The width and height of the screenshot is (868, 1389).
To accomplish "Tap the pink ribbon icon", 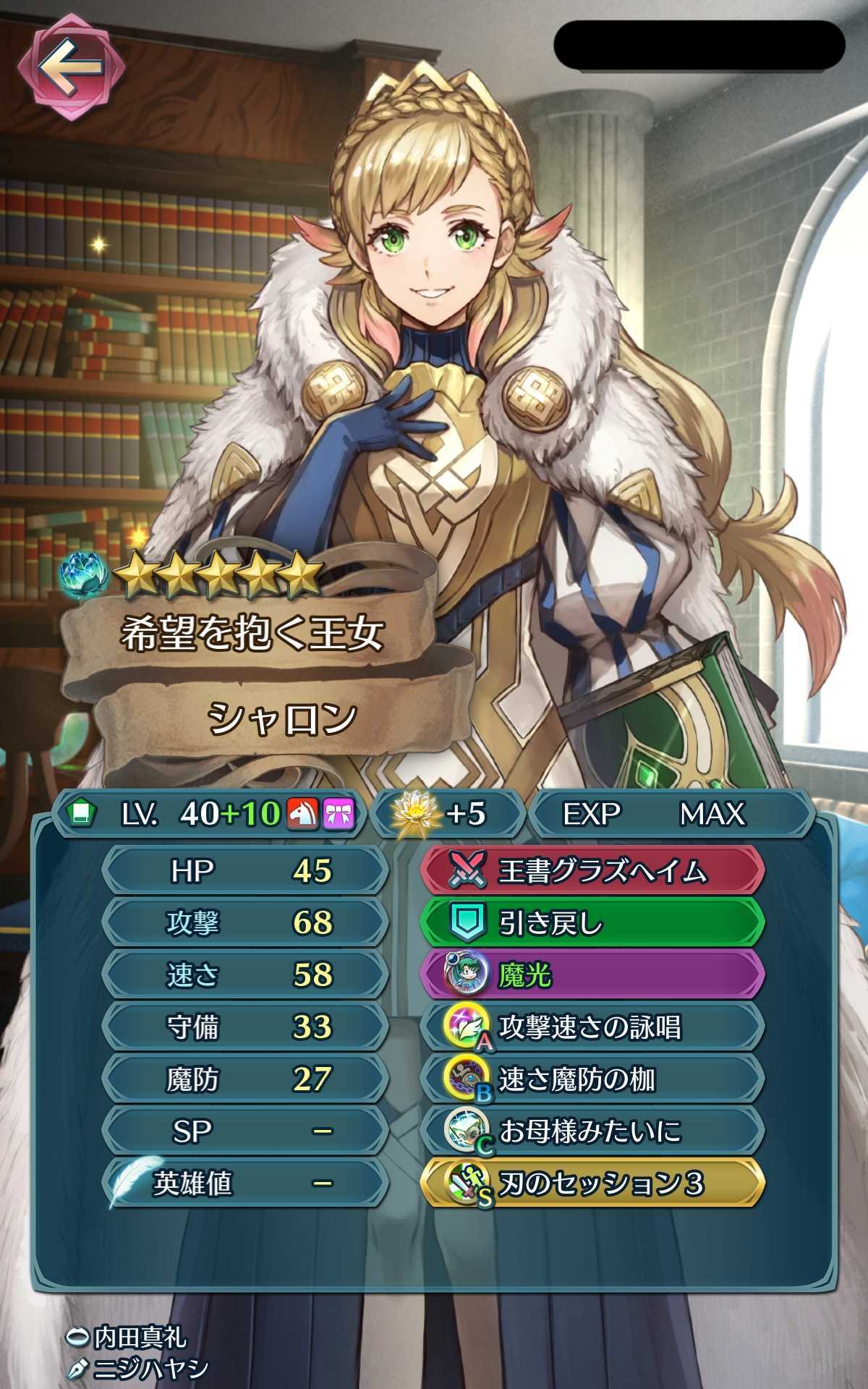I will (338, 814).
